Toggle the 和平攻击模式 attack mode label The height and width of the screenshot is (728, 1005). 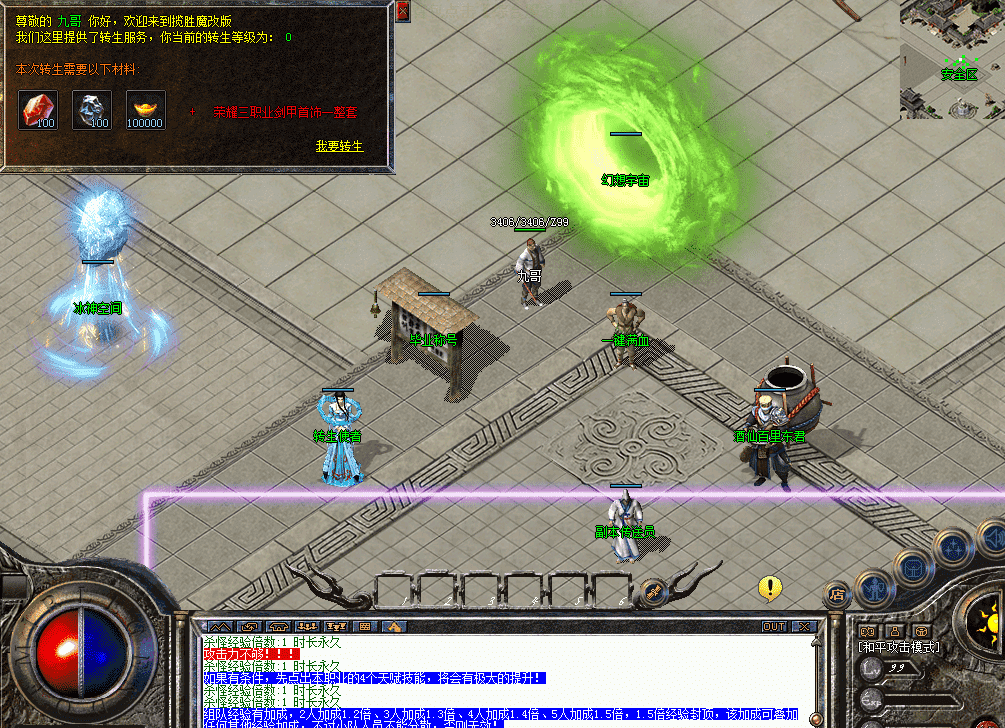(x=900, y=647)
